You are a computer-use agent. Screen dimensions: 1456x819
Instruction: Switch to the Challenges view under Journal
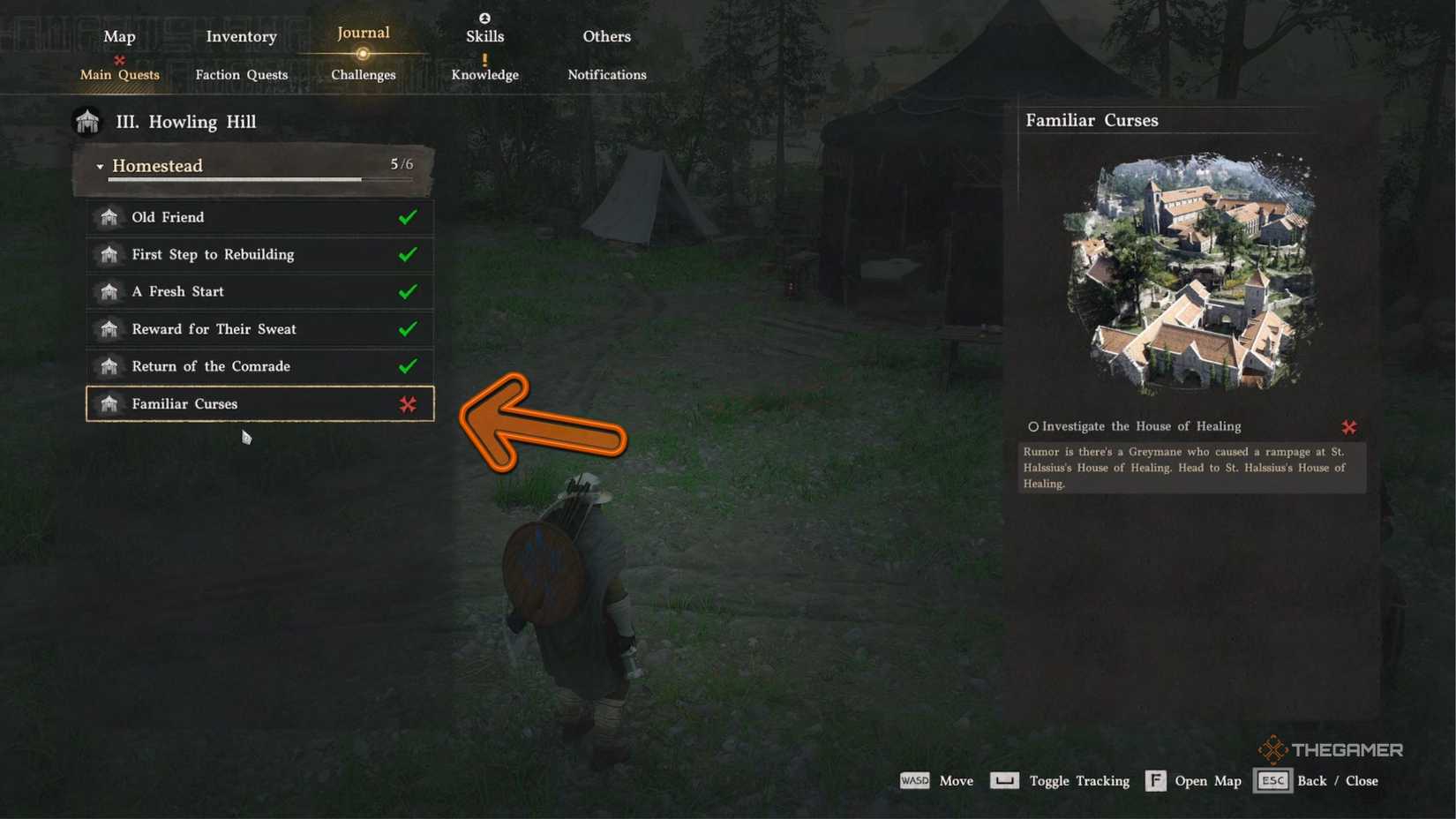click(363, 75)
